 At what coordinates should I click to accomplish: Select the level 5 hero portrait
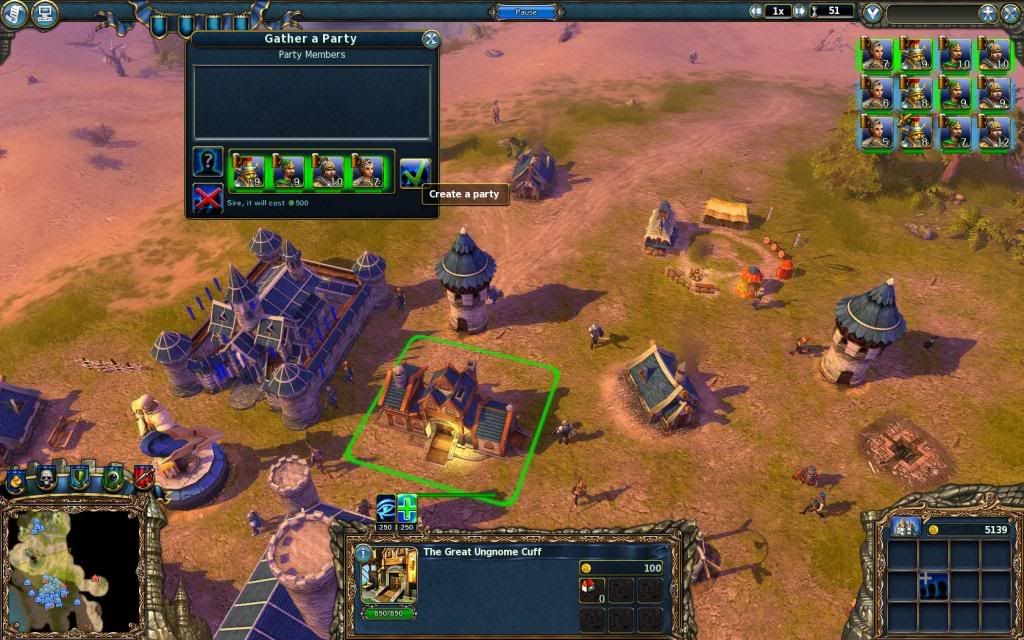(x=876, y=132)
